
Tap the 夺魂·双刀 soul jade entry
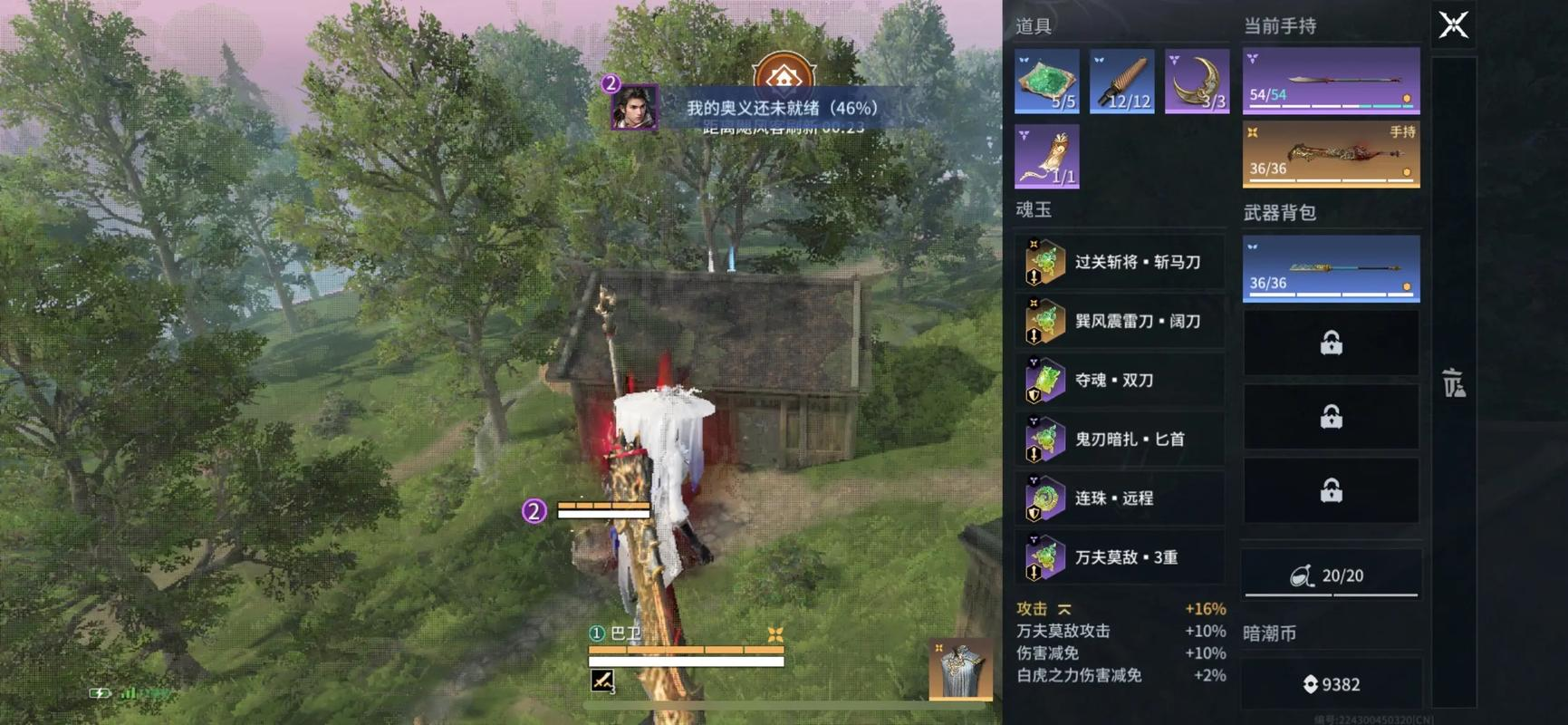[1120, 380]
